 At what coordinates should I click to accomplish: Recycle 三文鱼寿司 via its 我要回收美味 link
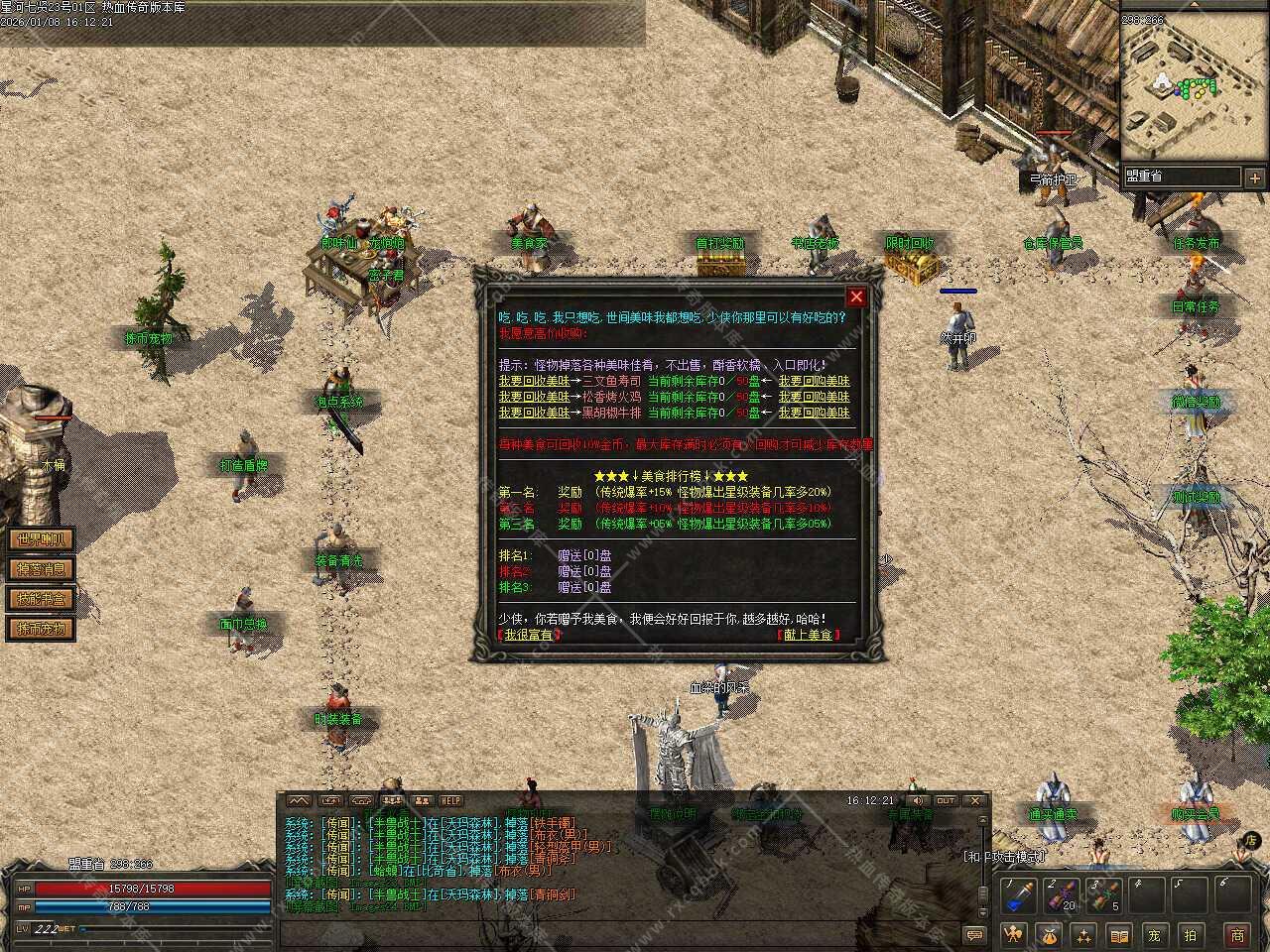534,381
